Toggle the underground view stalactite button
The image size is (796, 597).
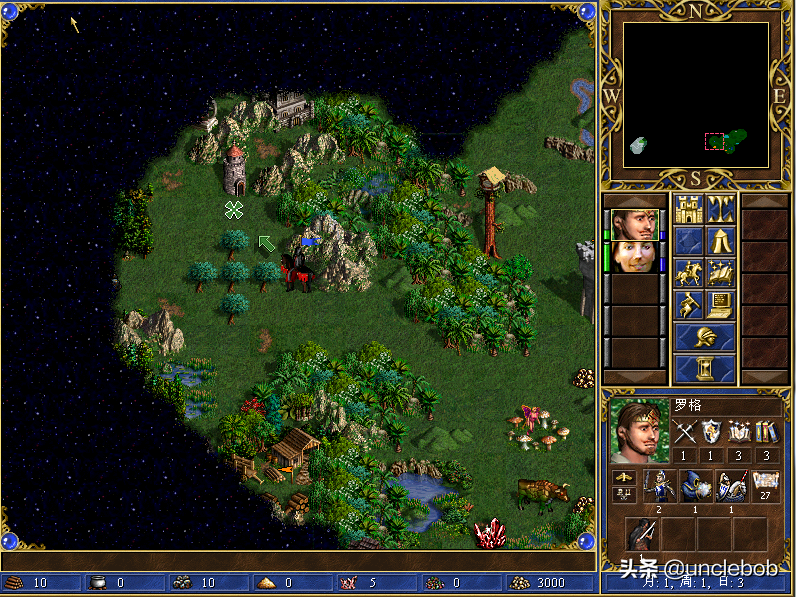click(721, 209)
